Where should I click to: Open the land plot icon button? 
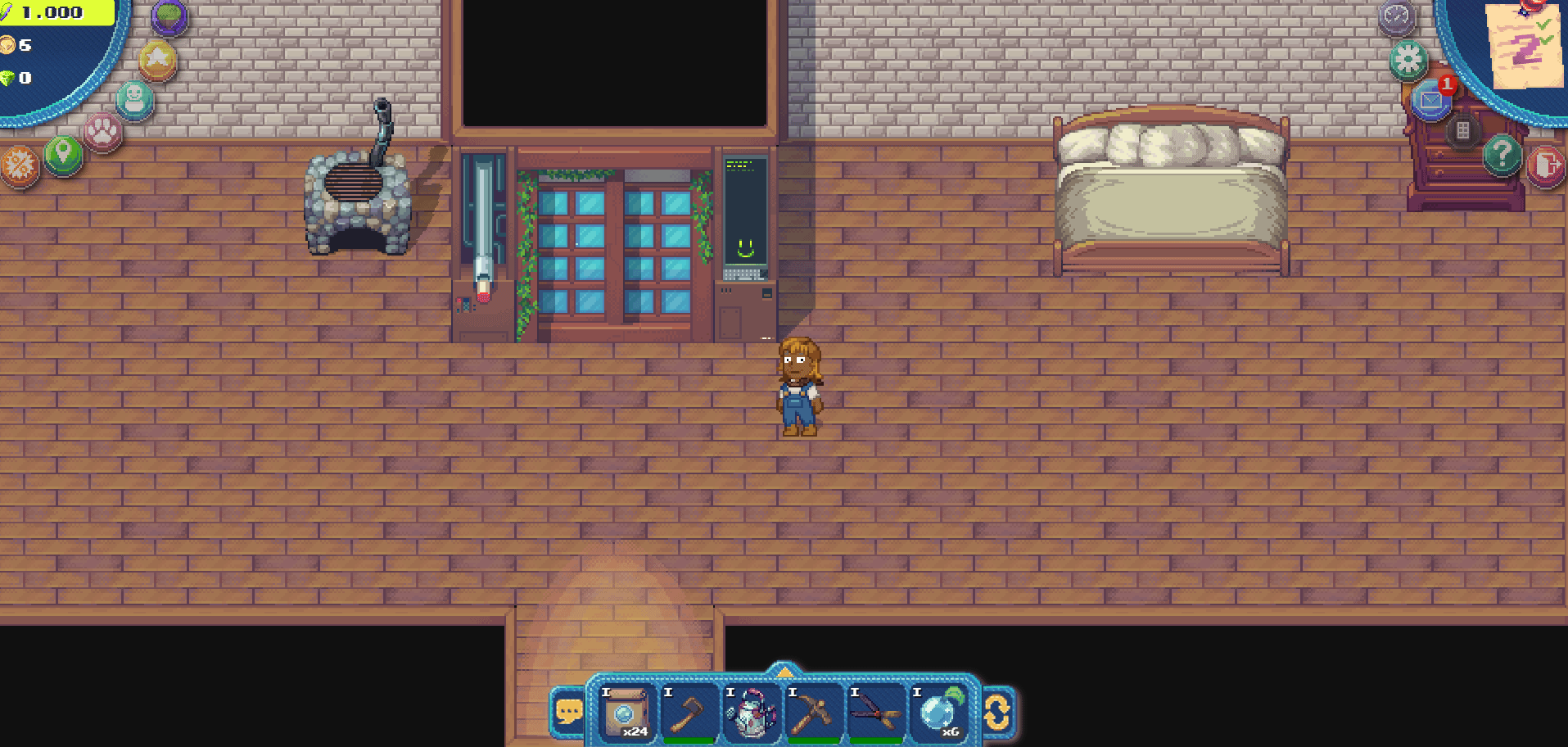(169, 16)
